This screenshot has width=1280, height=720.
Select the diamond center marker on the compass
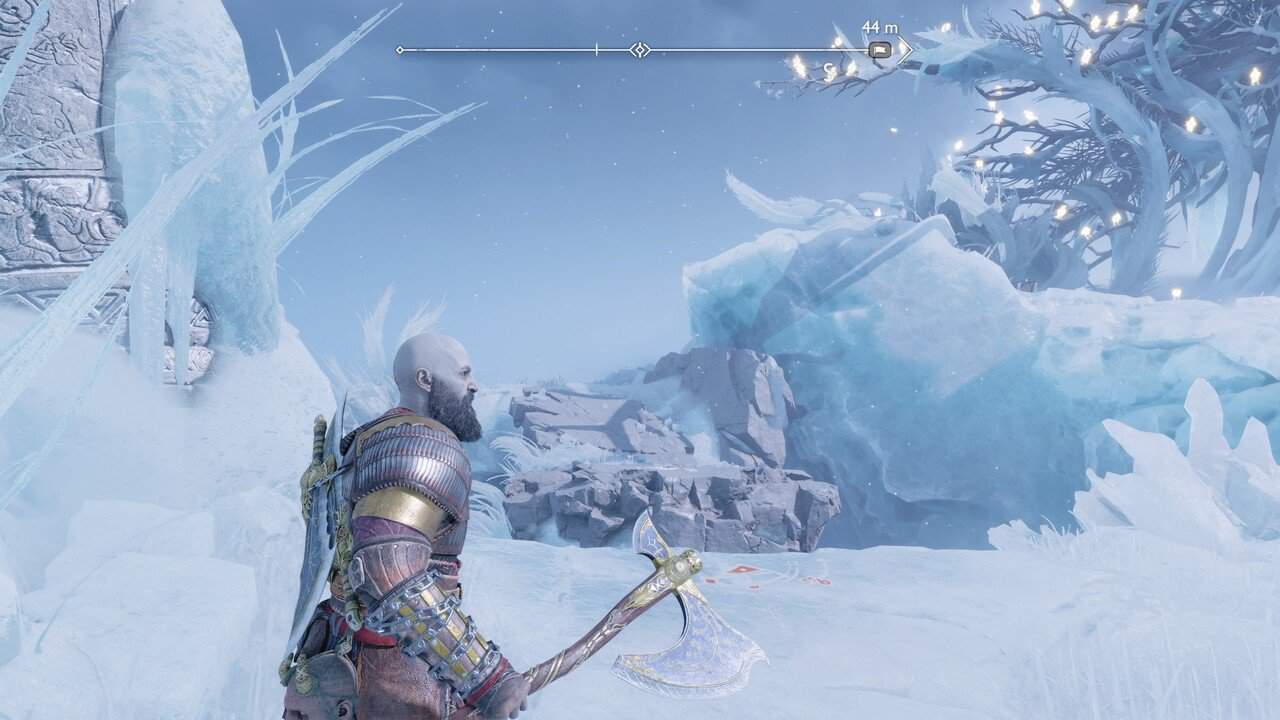(640, 49)
